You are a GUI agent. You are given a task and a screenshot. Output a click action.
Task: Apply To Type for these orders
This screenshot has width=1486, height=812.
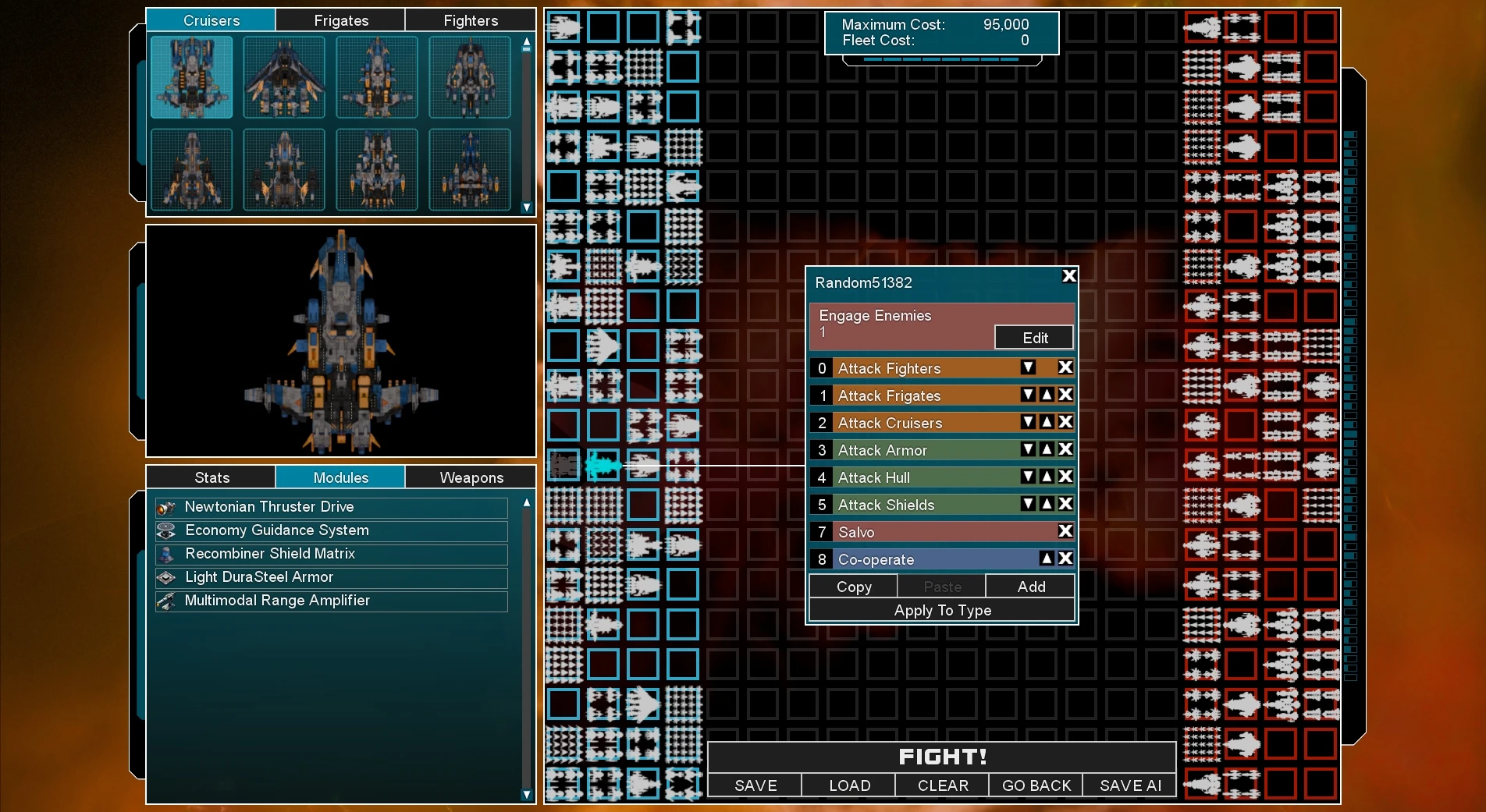pos(942,610)
